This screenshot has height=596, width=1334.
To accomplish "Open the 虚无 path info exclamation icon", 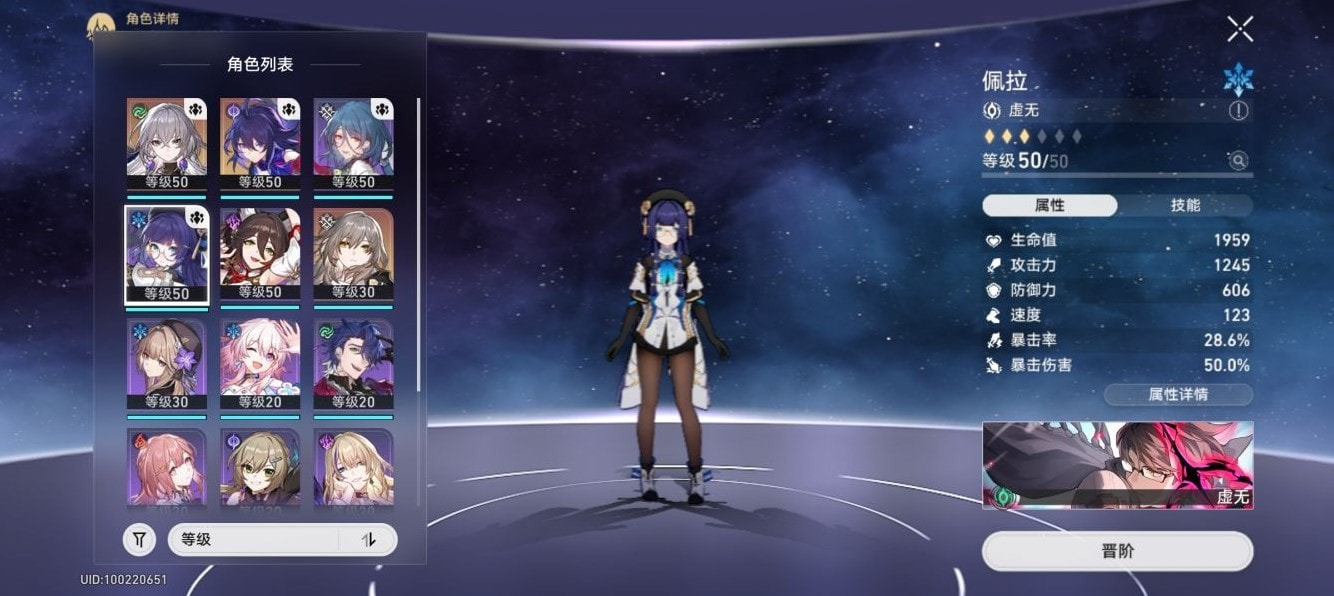I will coord(1239,111).
